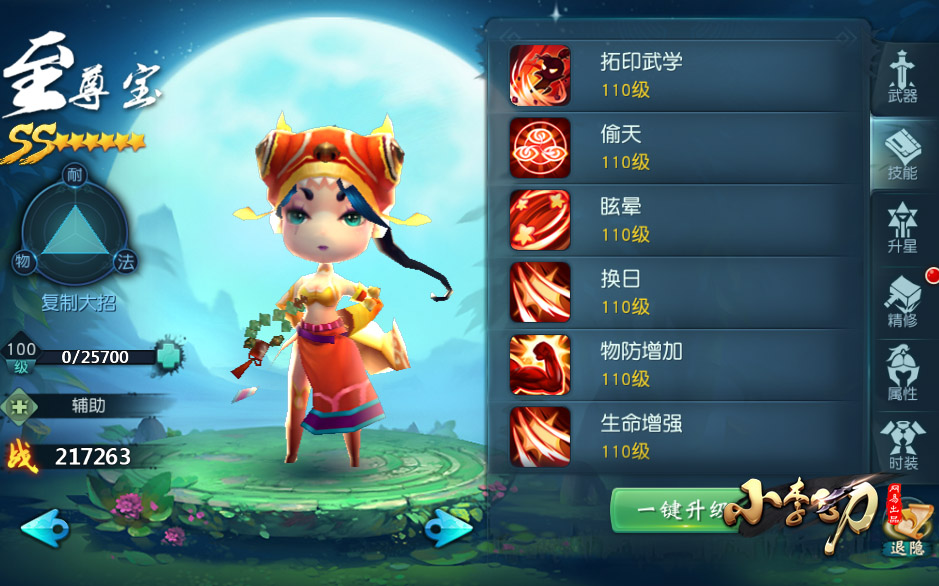
Task: Open the 技能 skills tab
Action: (902, 153)
